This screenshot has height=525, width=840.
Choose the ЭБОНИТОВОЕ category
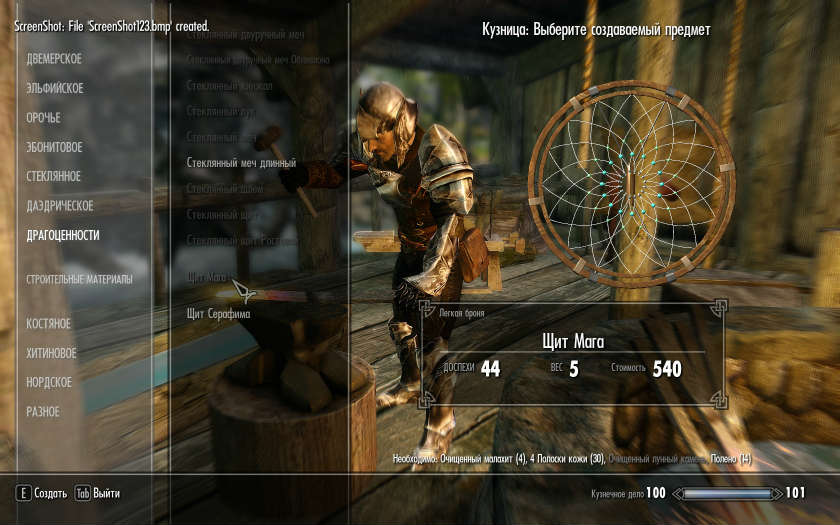[x=54, y=147]
